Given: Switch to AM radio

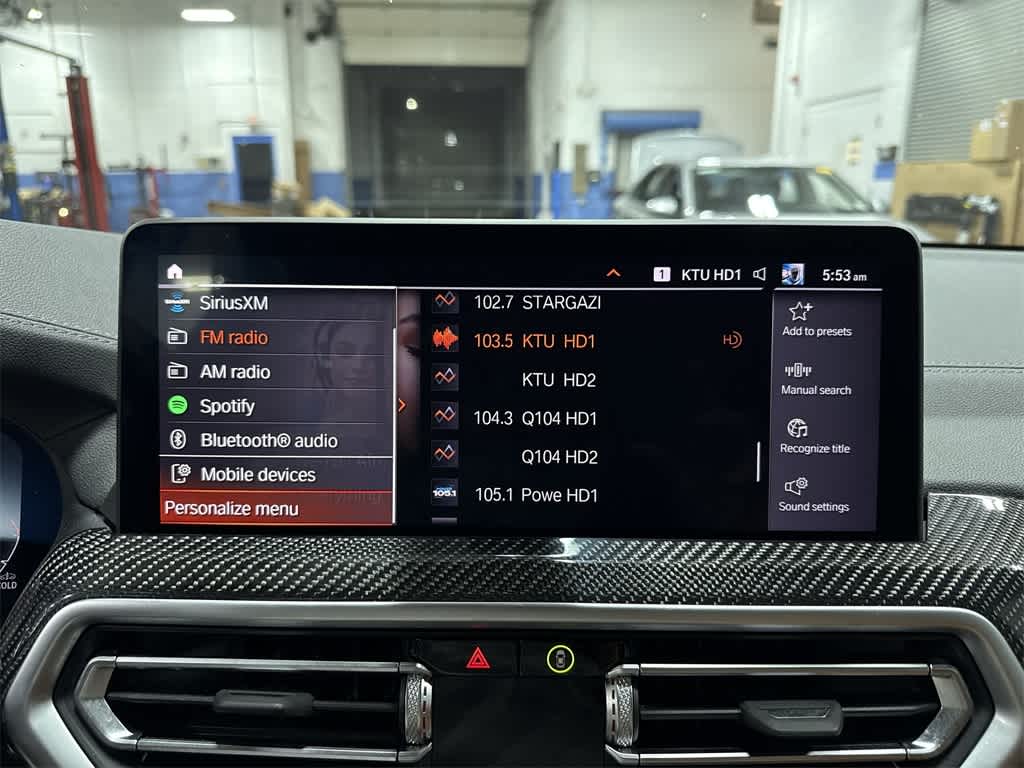Looking at the screenshot, I should (235, 372).
